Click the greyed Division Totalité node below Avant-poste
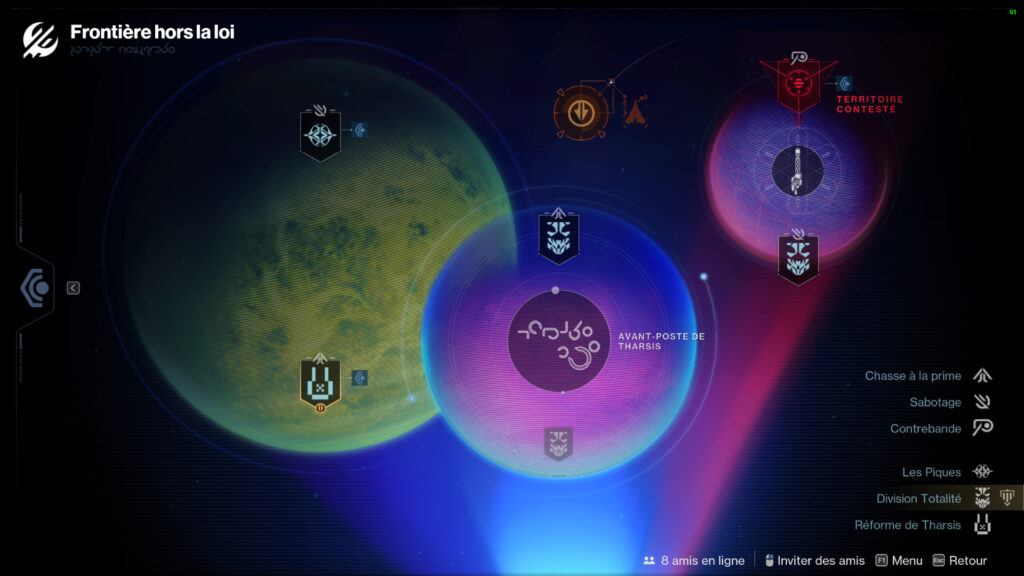This screenshot has width=1024, height=576. (558, 443)
